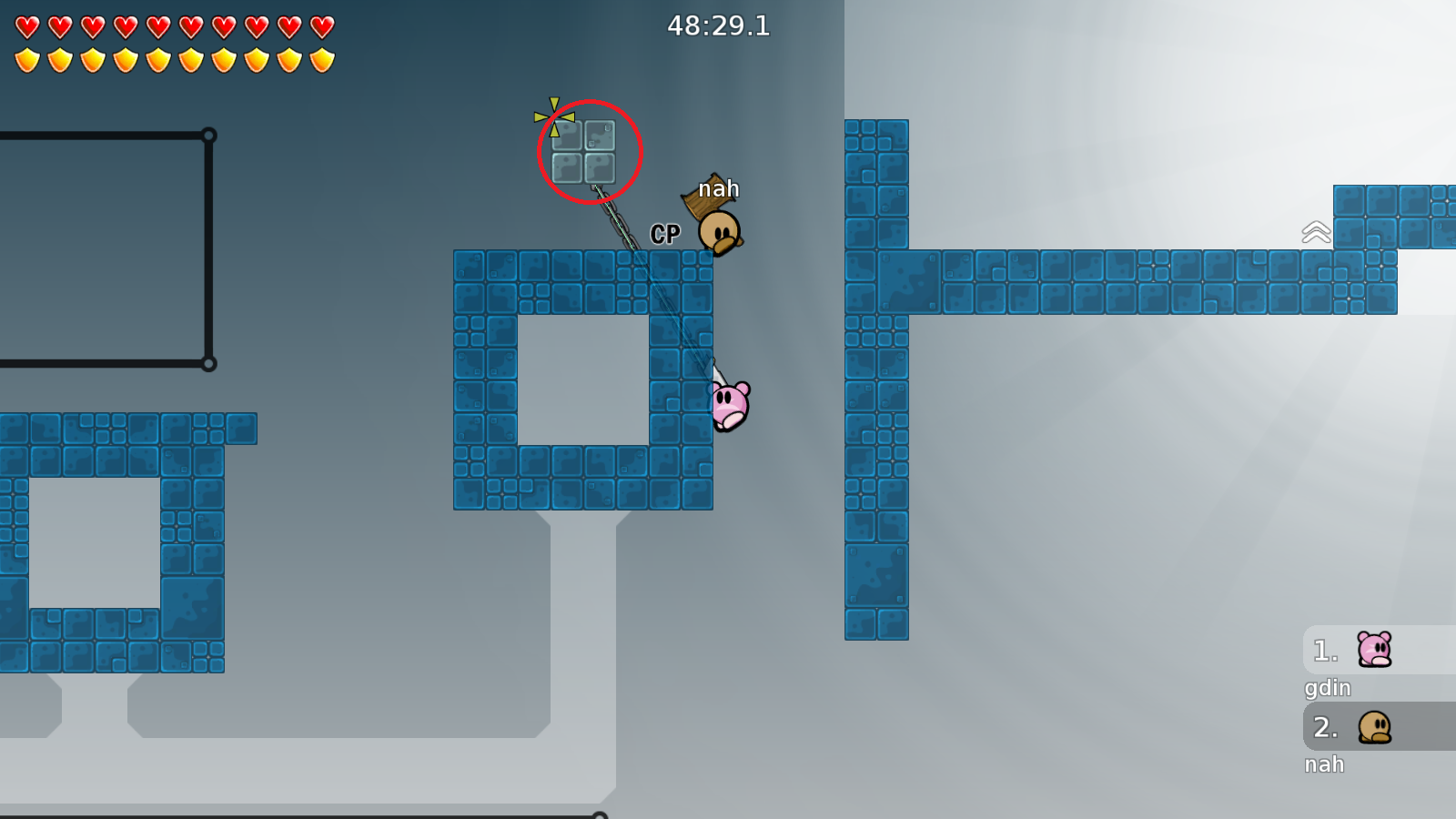Click the player name nah in the leaderboard
The height and width of the screenshot is (819, 1456).
coord(1325,765)
